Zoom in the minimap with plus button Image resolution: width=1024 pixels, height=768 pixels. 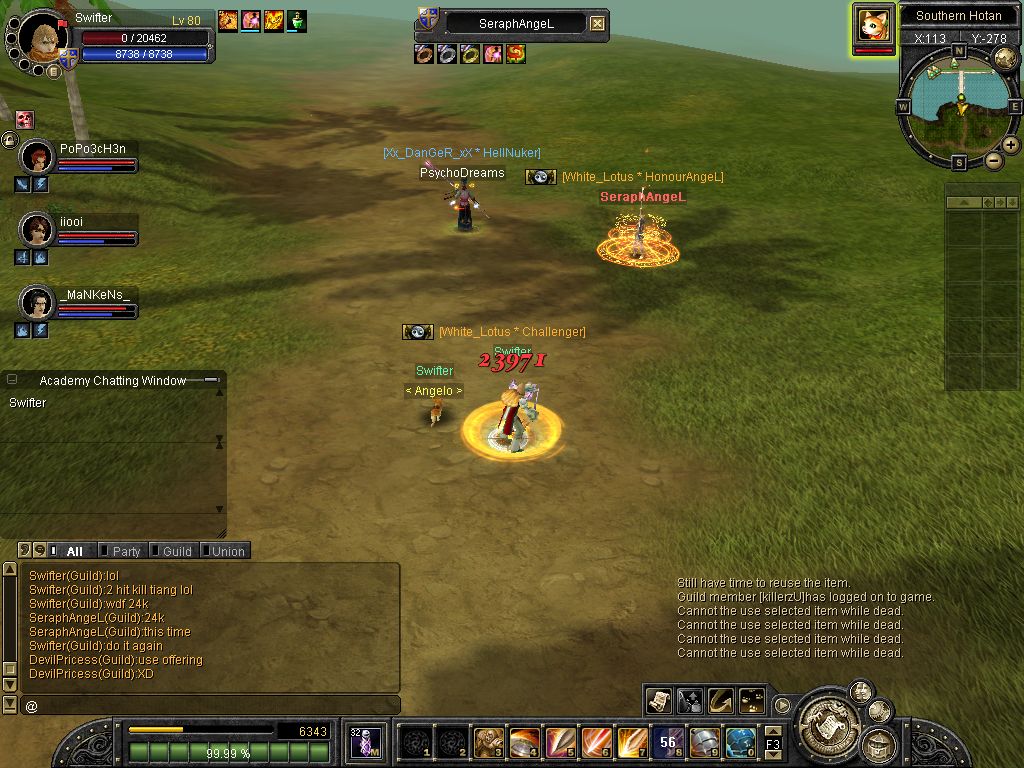click(x=1011, y=145)
